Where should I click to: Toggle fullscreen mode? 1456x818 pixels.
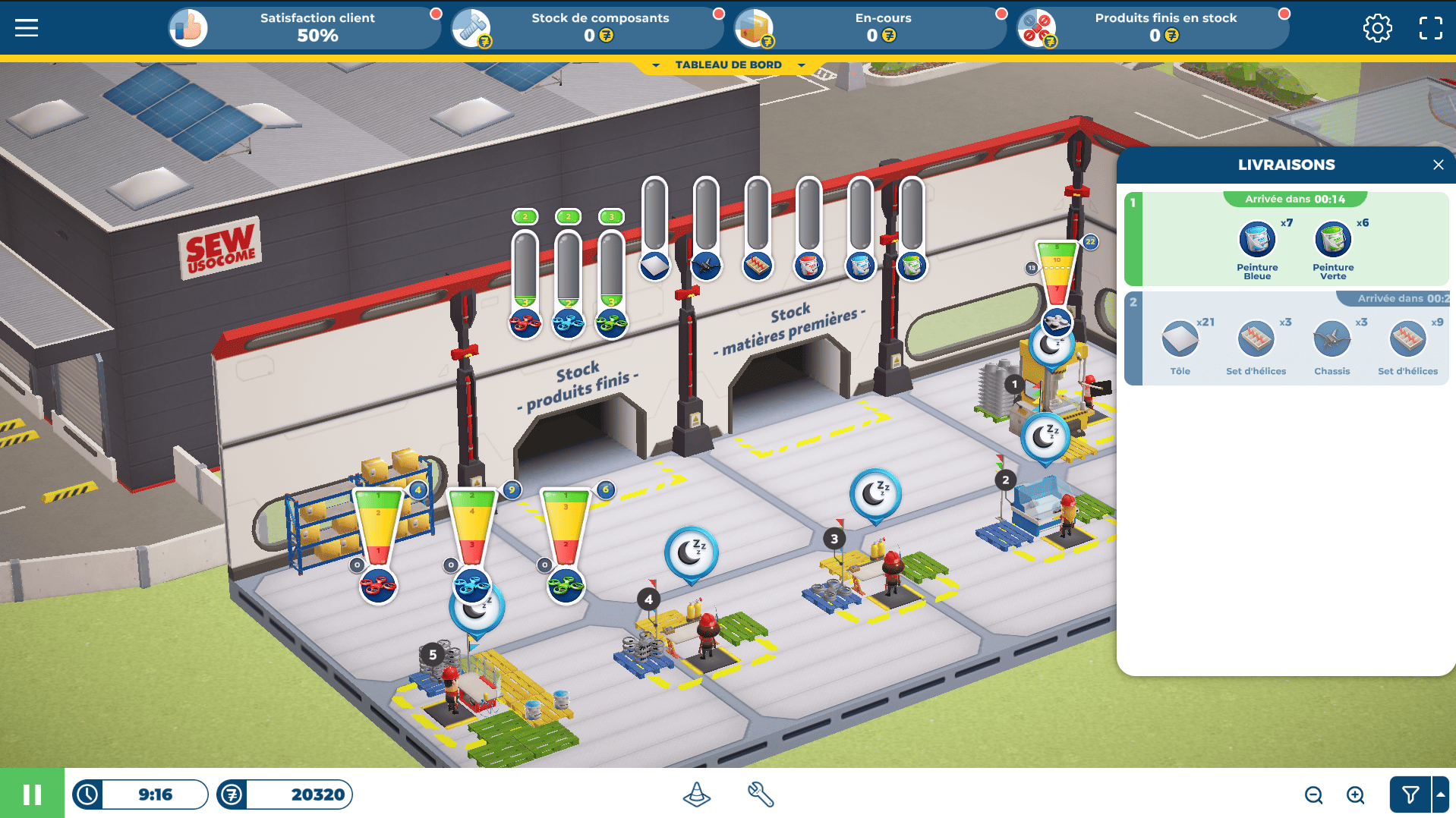point(1430,28)
